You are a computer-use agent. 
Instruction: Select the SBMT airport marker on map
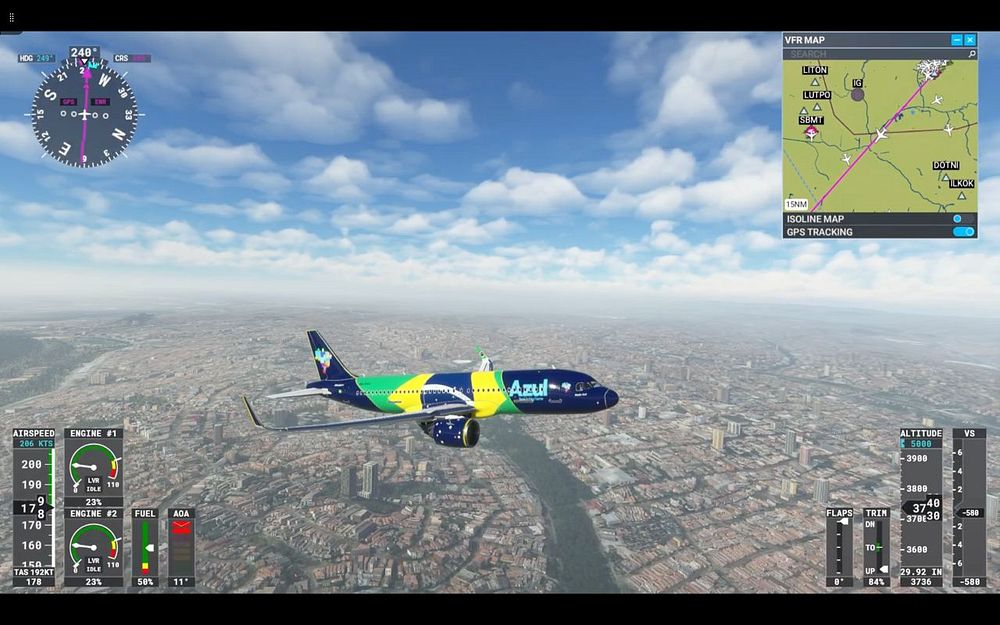click(811, 131)
